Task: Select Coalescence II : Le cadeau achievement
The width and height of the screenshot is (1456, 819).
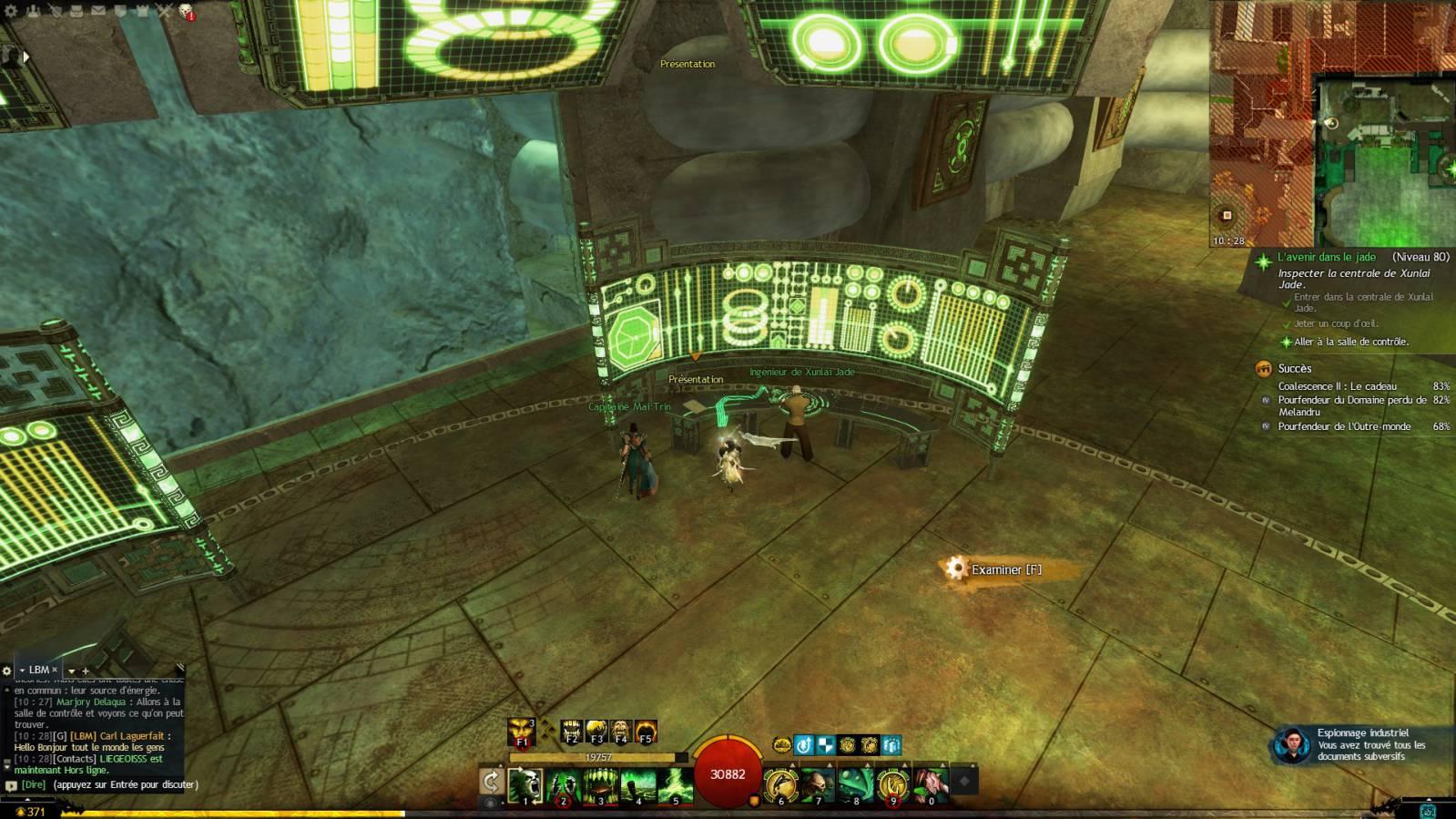Action: (x=1337, y=386)
